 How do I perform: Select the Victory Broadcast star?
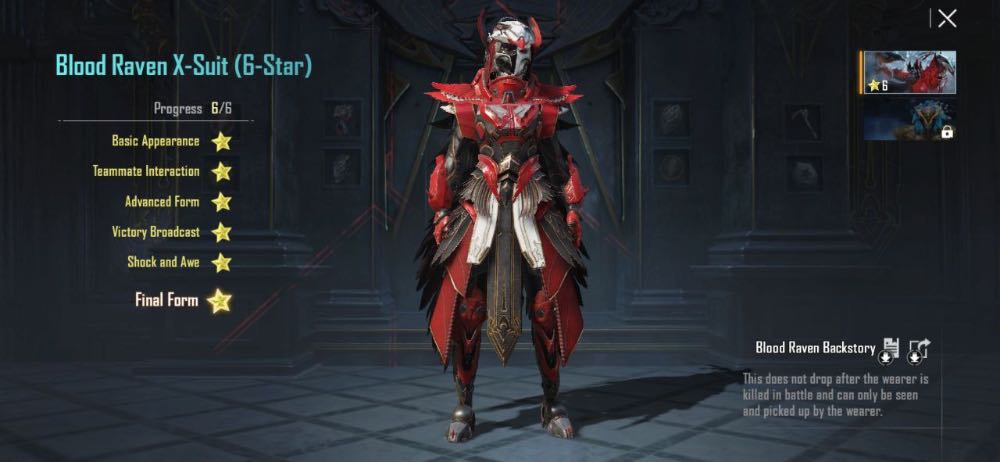[x=221, y=232]
